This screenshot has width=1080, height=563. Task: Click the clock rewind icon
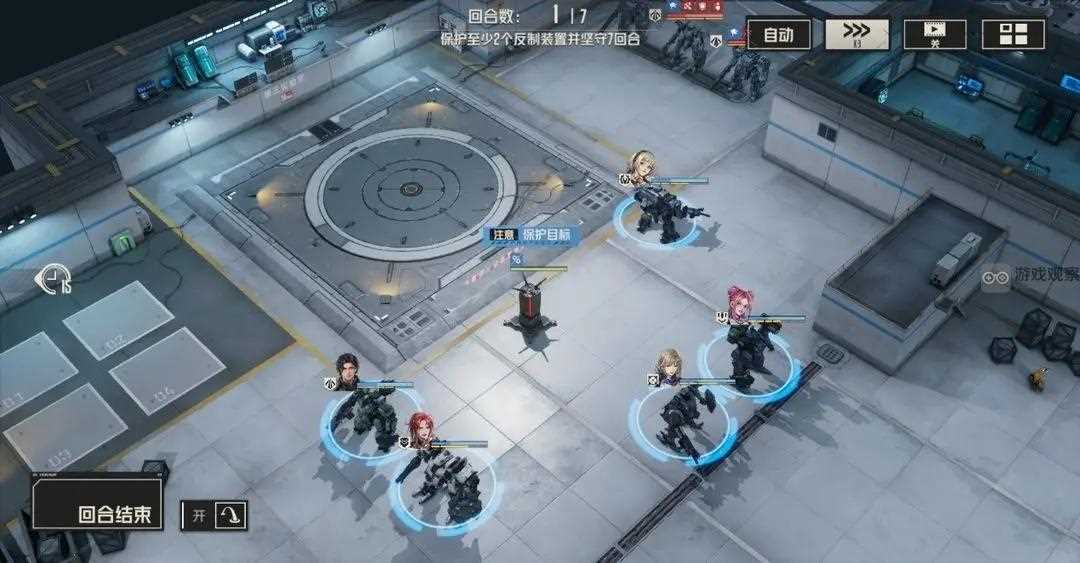pos(53,280)
